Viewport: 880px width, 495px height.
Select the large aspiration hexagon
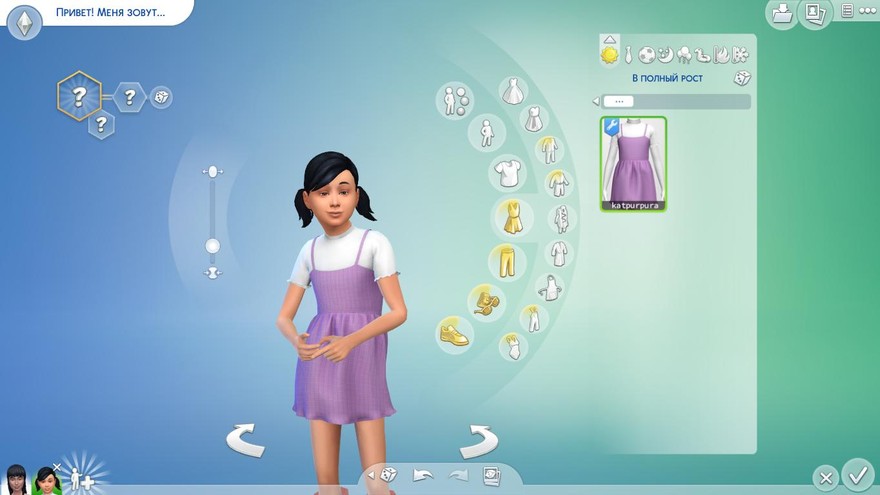(79, 96)
